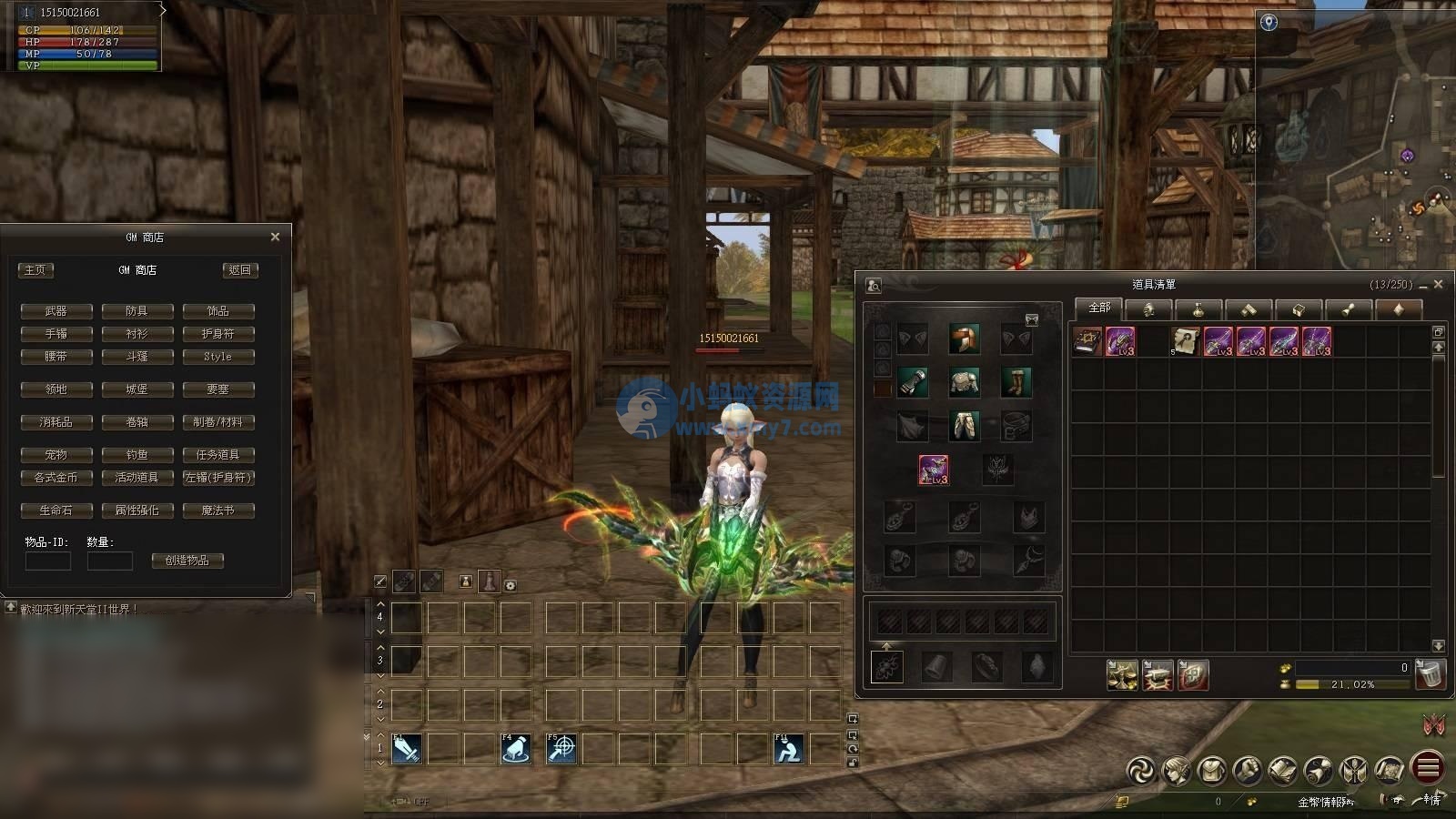
Task: Select the book item in the inventory
Action: (x=1087, y=341)
